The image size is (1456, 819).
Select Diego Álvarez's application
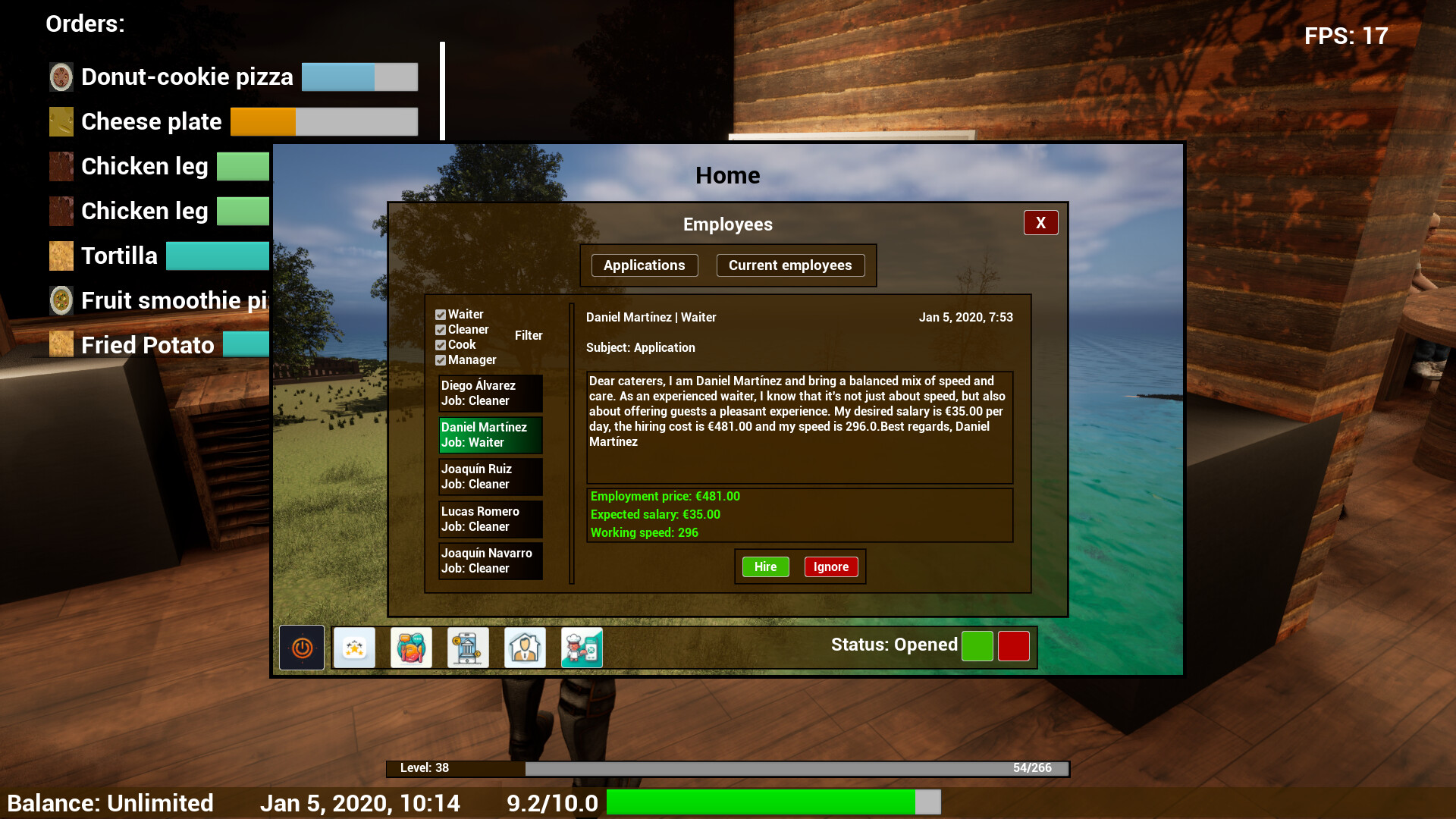point(490,393)
